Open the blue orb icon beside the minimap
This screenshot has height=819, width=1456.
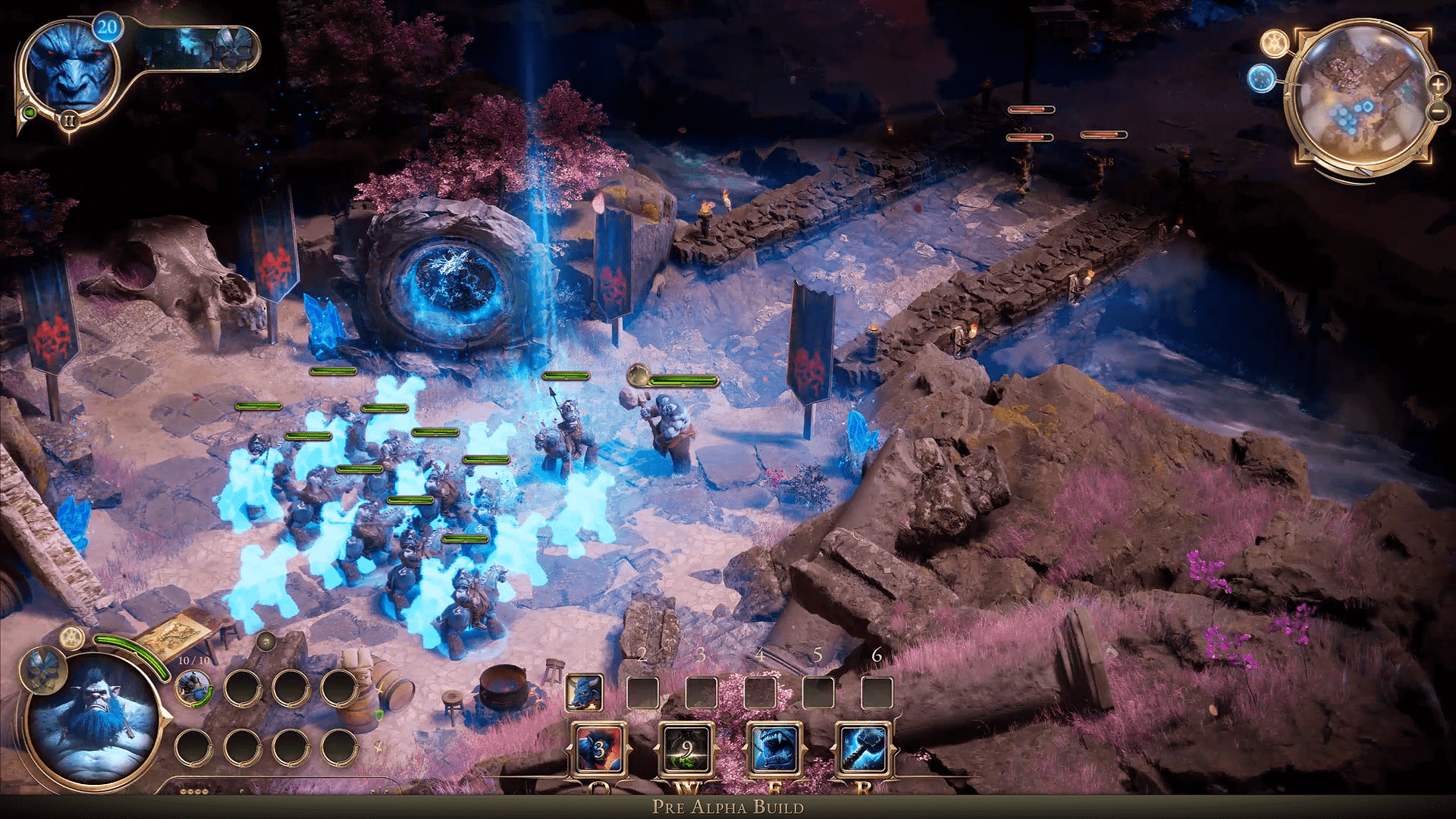[1260, 78]
